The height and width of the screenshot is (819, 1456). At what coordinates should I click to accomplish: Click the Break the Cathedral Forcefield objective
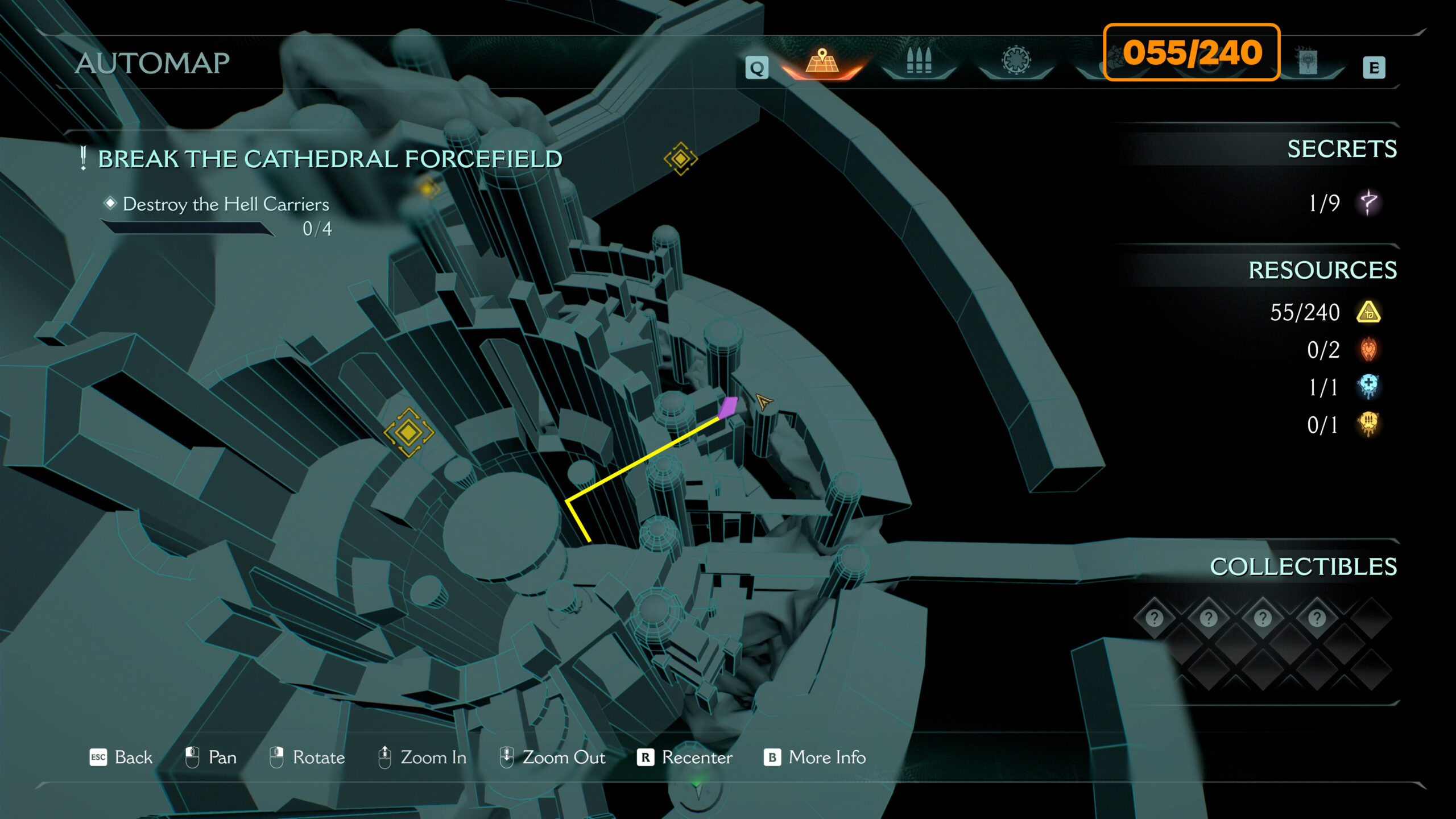tap(330, 159)
